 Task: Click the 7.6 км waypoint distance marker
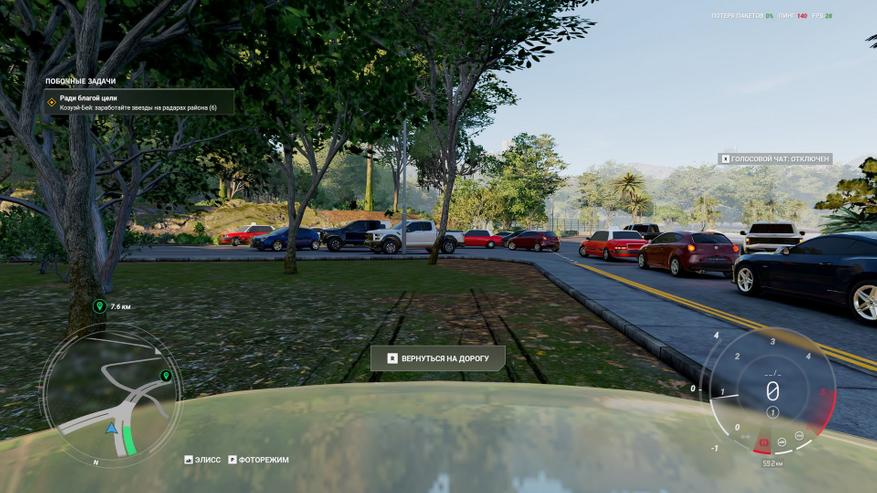[x=112, y=306]
